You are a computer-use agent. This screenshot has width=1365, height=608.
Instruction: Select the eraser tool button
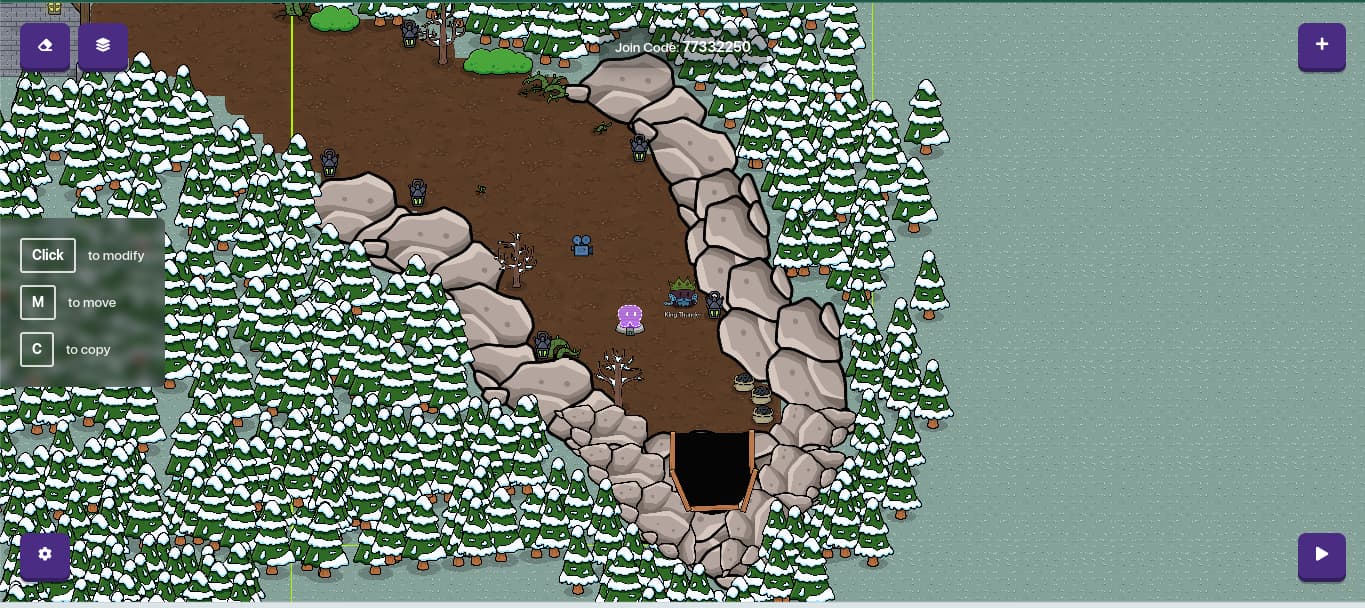pos(45,46)
